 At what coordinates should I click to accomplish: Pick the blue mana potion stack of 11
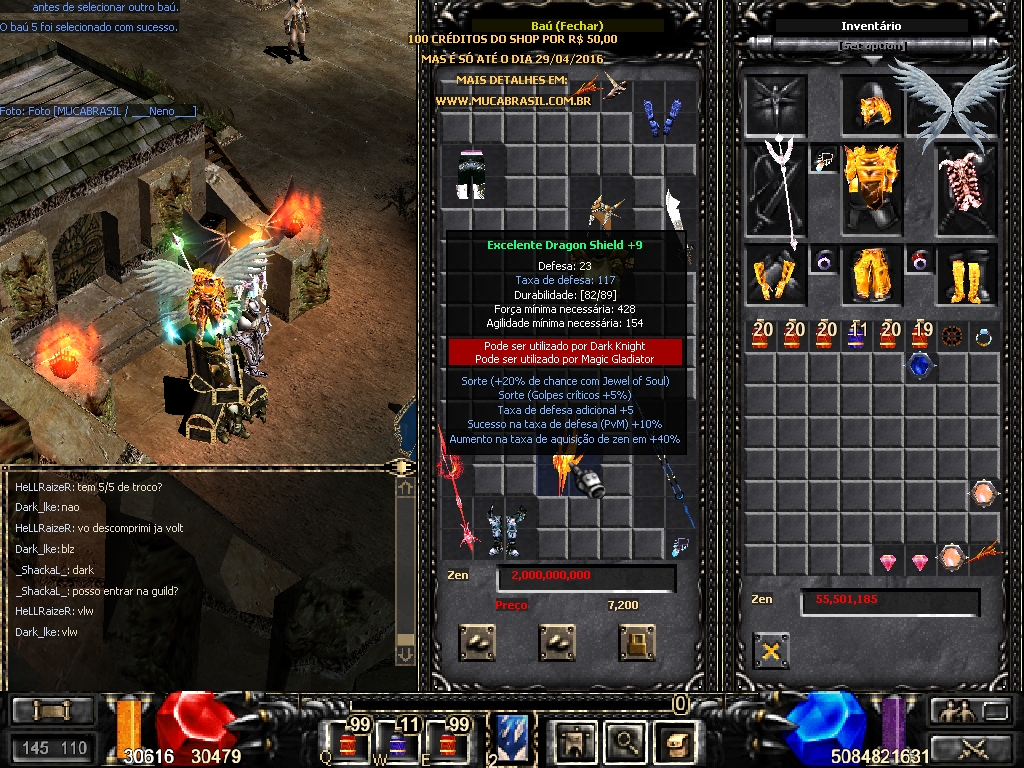pos(857,336)
